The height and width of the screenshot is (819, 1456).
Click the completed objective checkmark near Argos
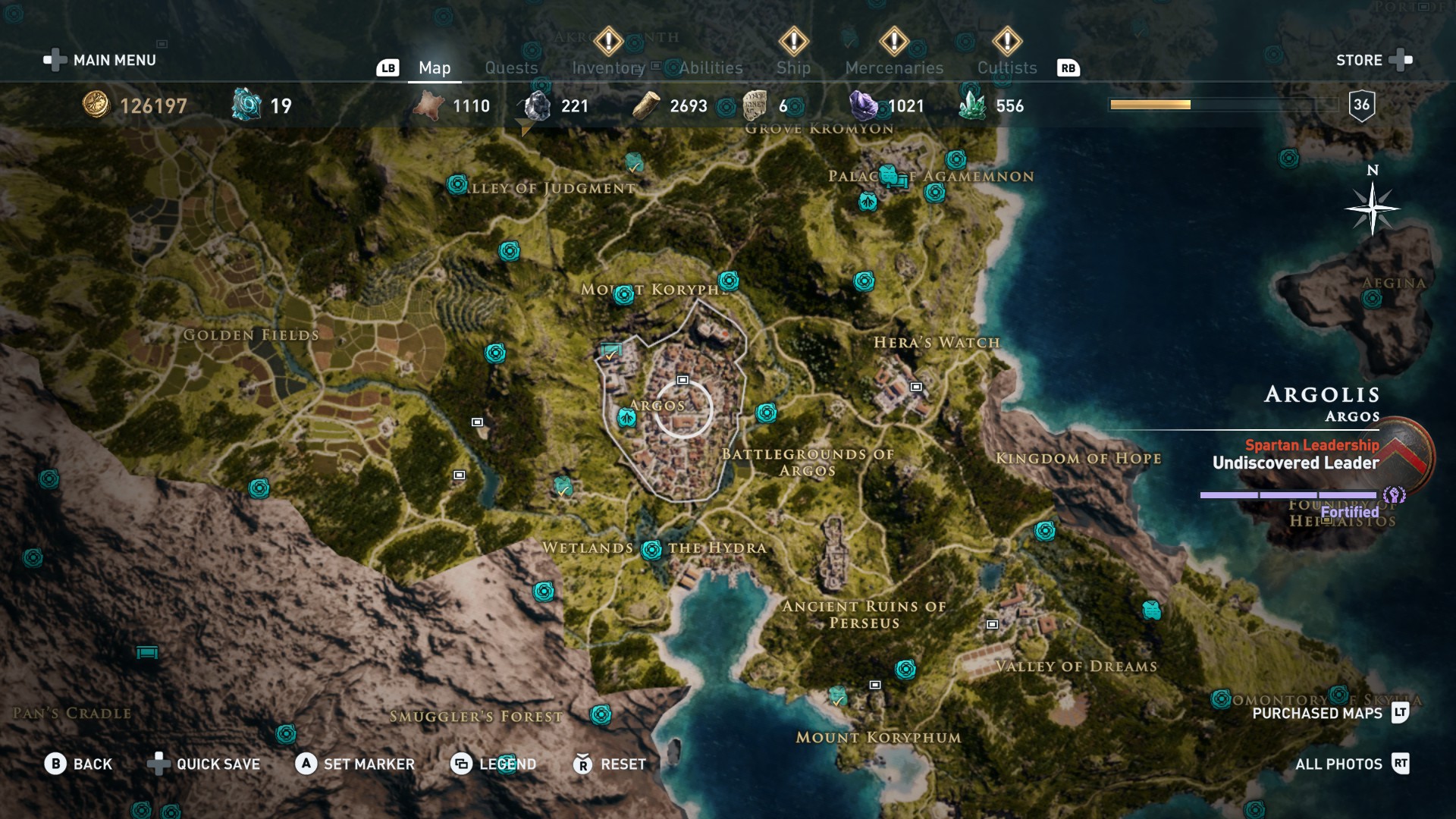pos(610,351)
